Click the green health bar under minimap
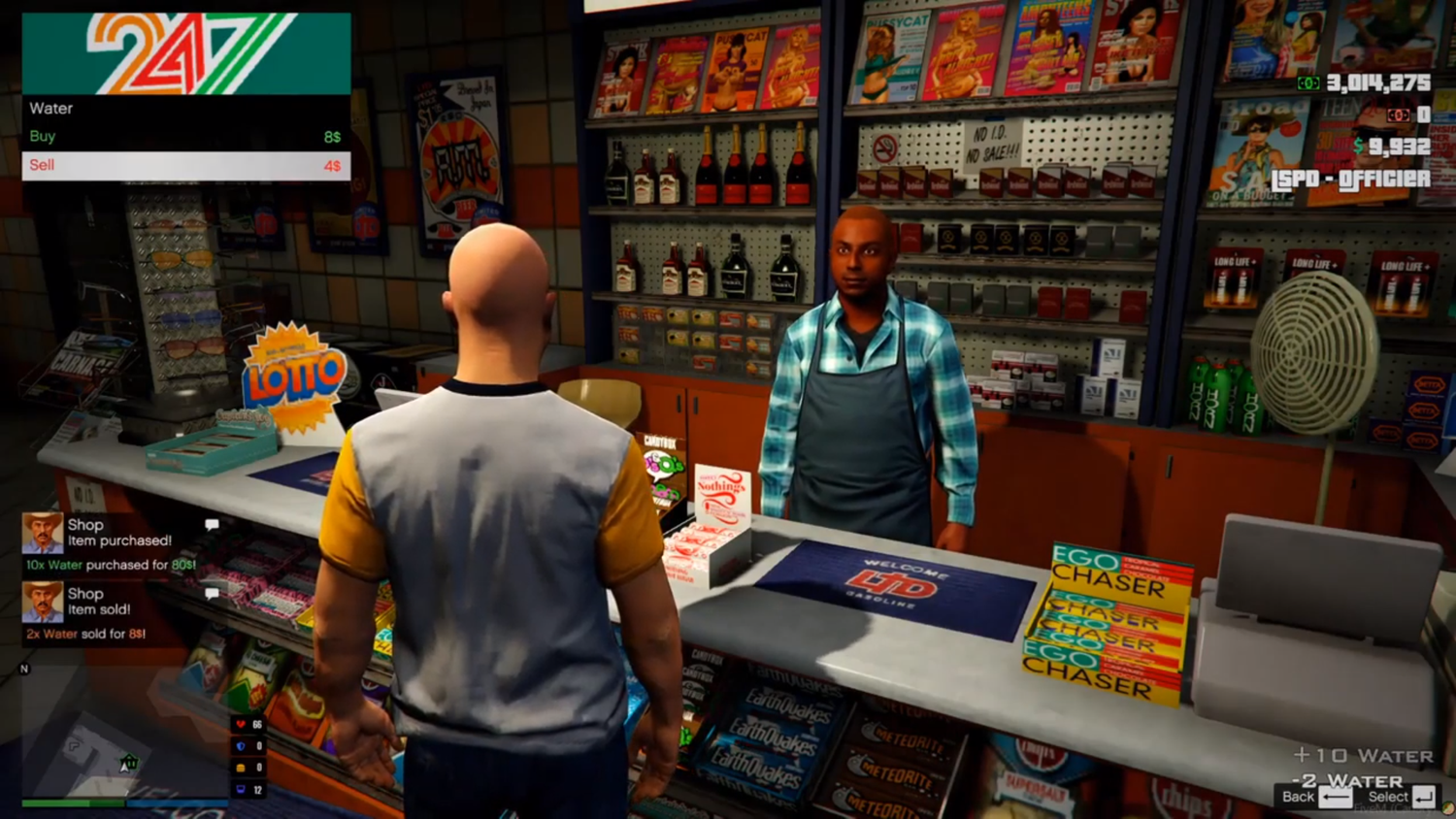 73,803
